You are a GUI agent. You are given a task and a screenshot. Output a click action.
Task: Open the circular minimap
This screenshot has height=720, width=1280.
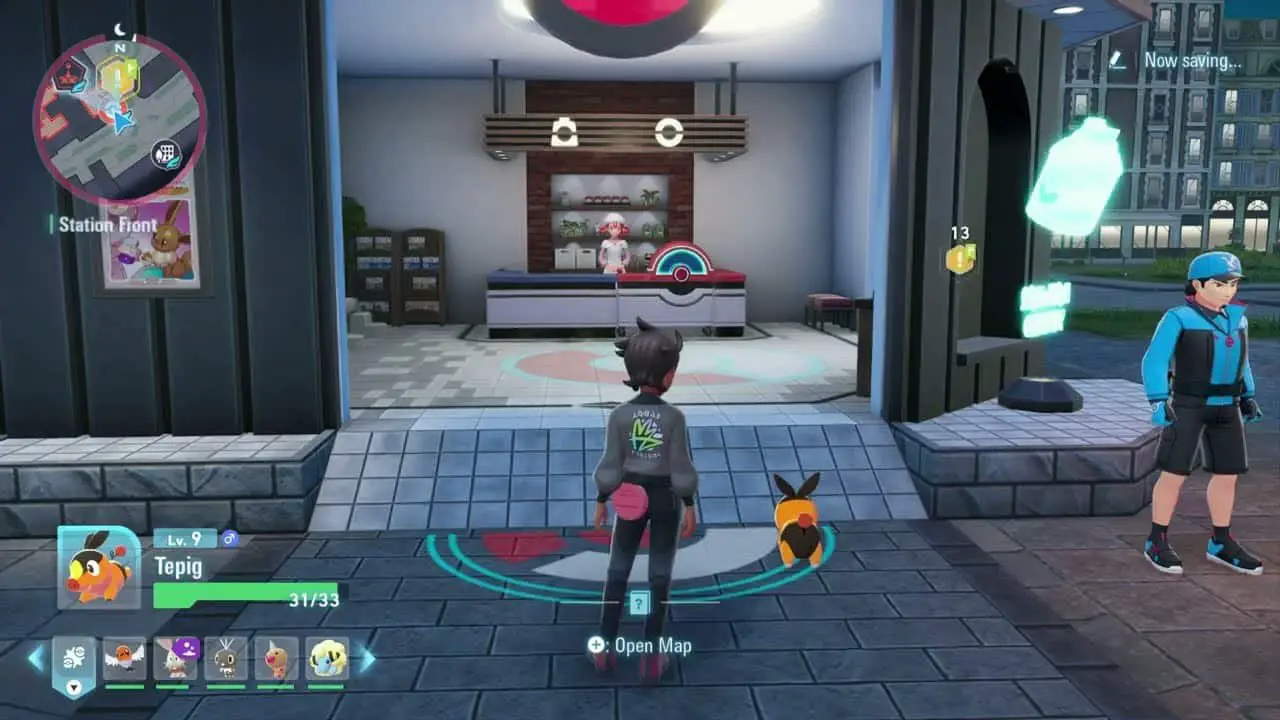120,119
